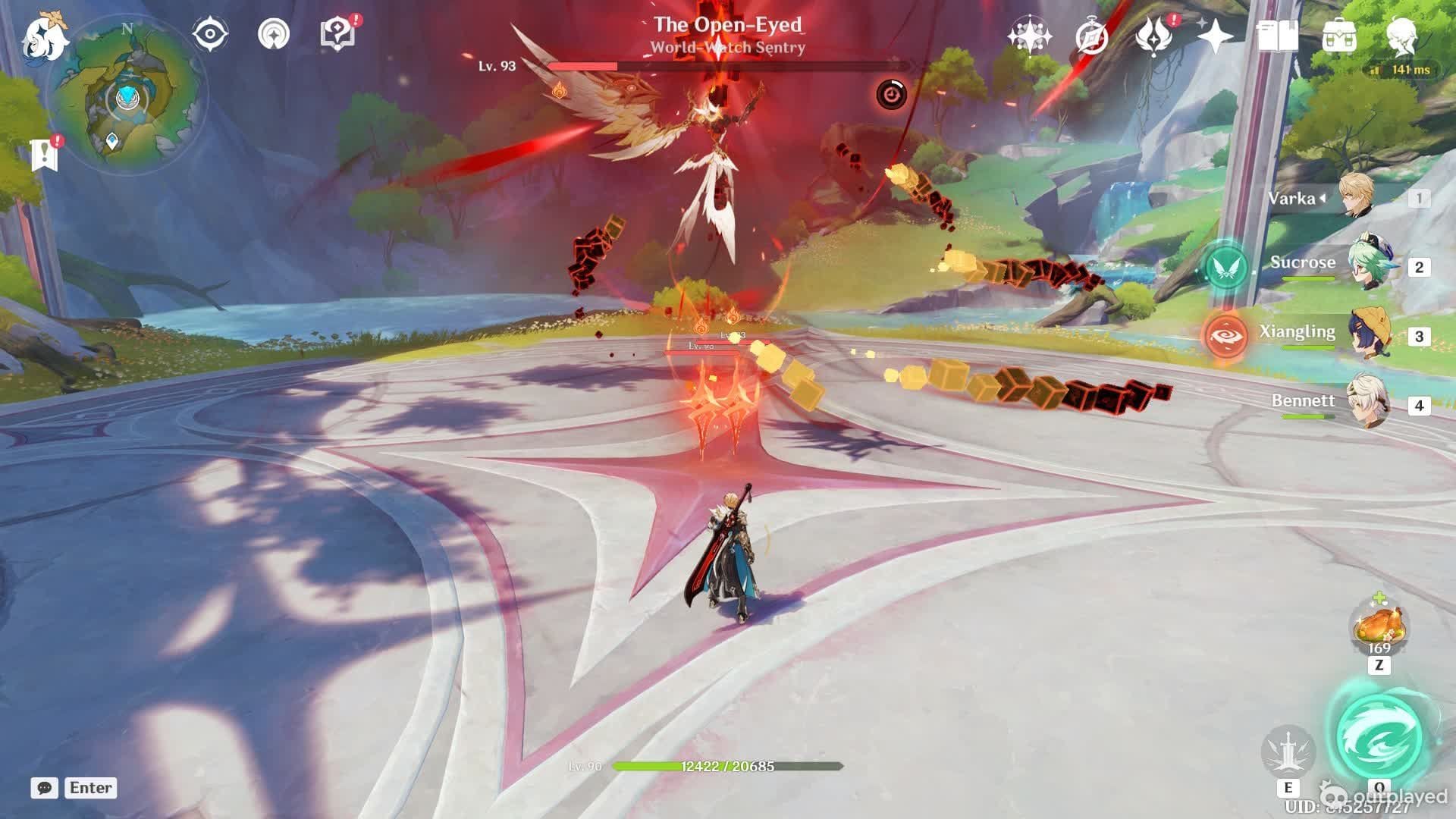Open the Adventurer Handbook book icon
This screenshot has width=1456, height=819.
click(x=1277, y=36)
